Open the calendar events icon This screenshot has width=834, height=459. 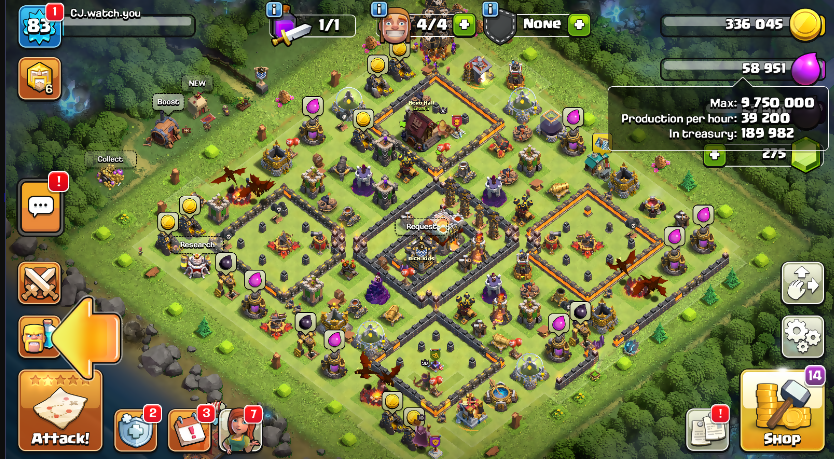point(188,430)
